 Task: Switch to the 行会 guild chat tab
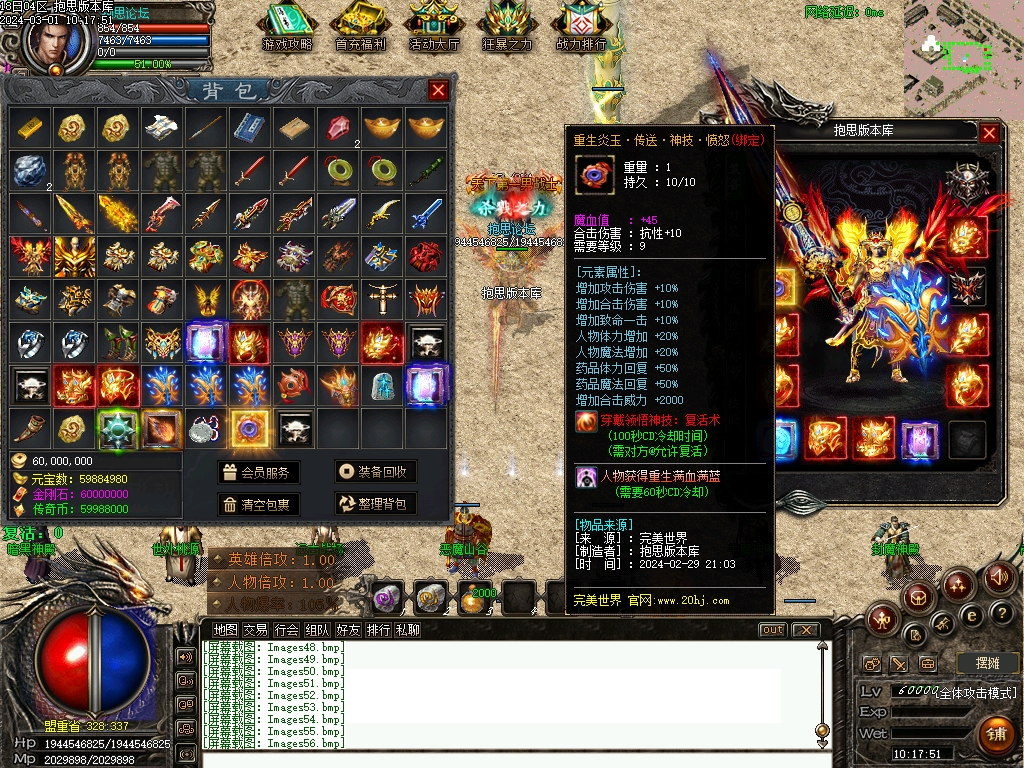pos(287,630)
